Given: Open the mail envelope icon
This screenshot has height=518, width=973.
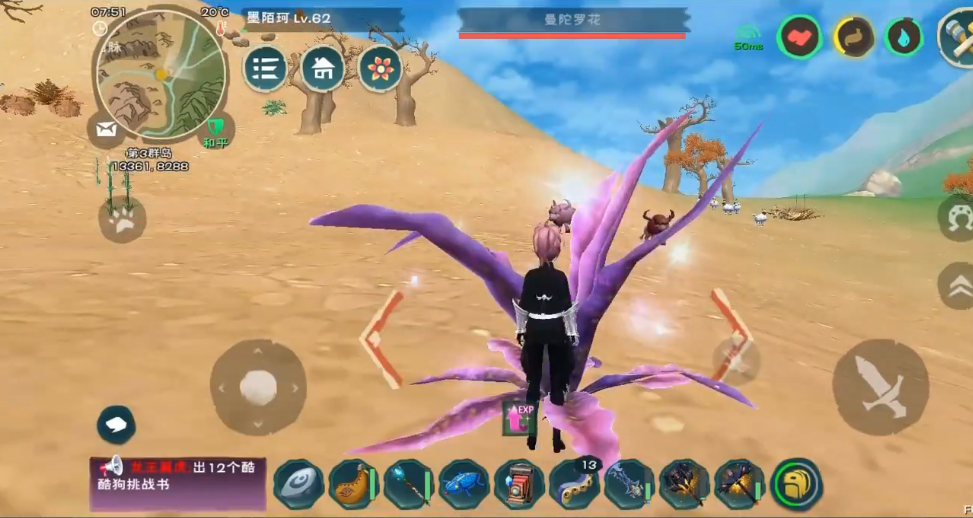Looking at the screenshot, I should point(105,129).
